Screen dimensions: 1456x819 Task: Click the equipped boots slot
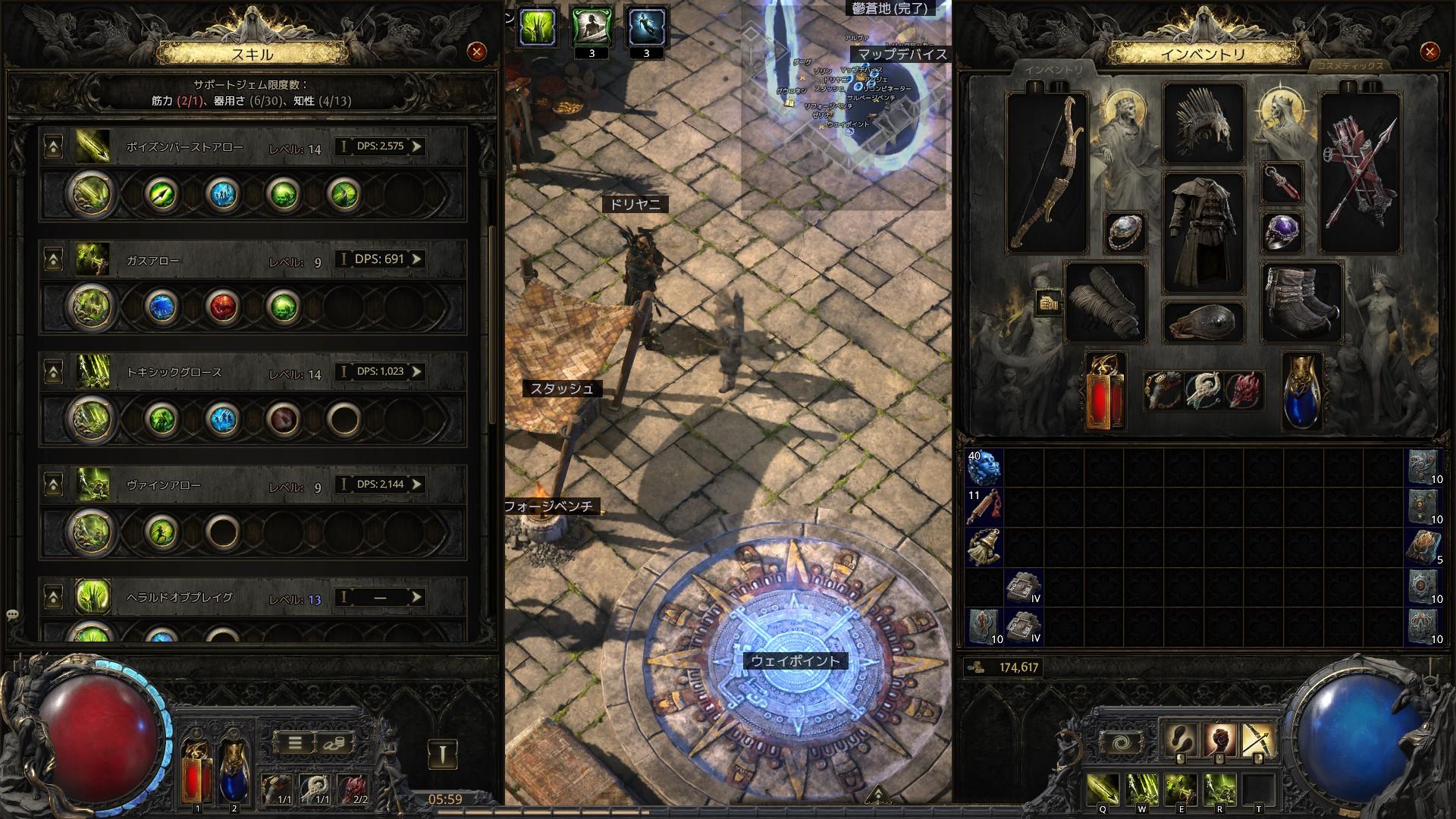tap(1301, 302)
